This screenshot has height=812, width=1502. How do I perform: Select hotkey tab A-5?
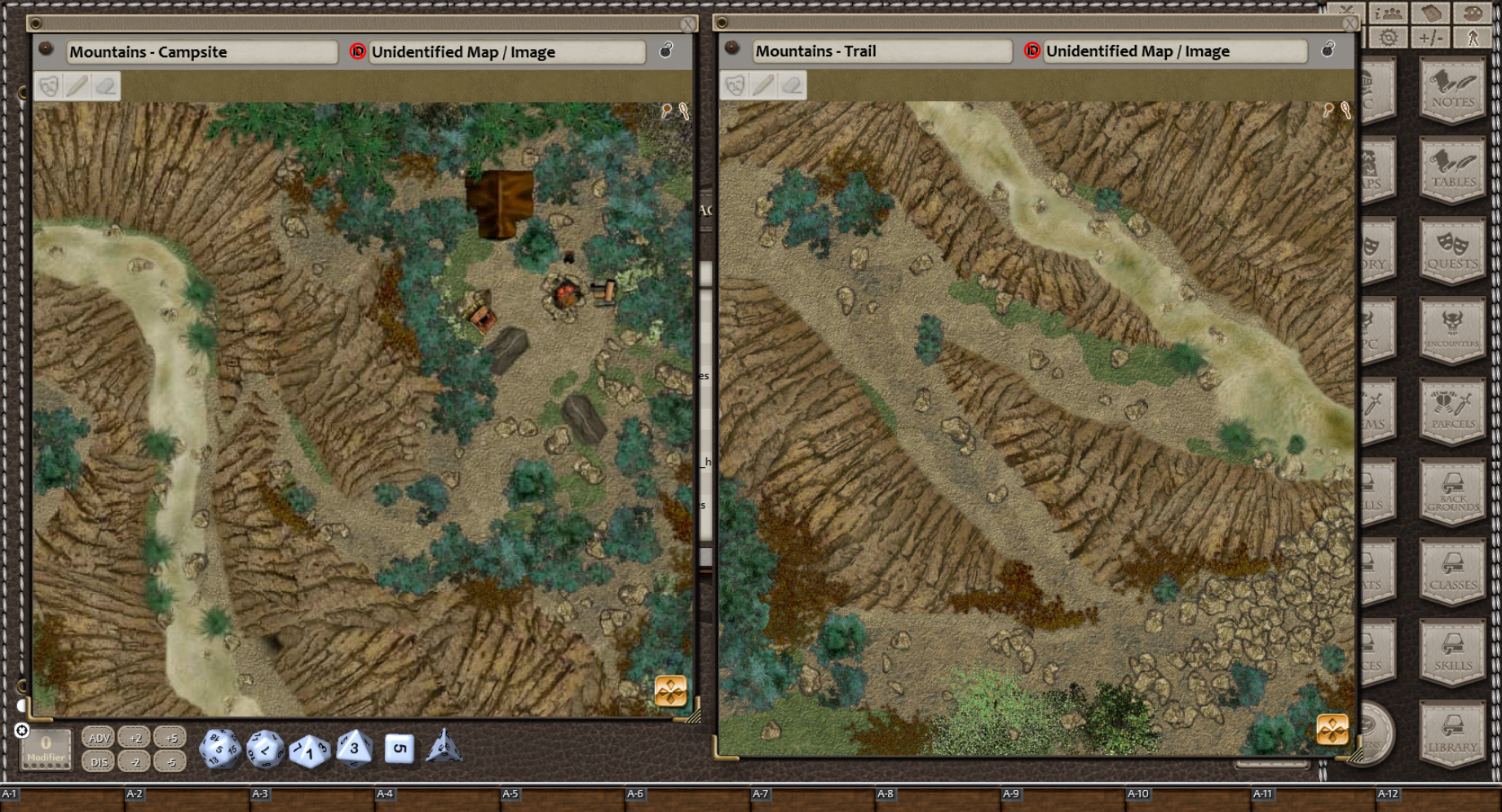(x=512, y=793)
